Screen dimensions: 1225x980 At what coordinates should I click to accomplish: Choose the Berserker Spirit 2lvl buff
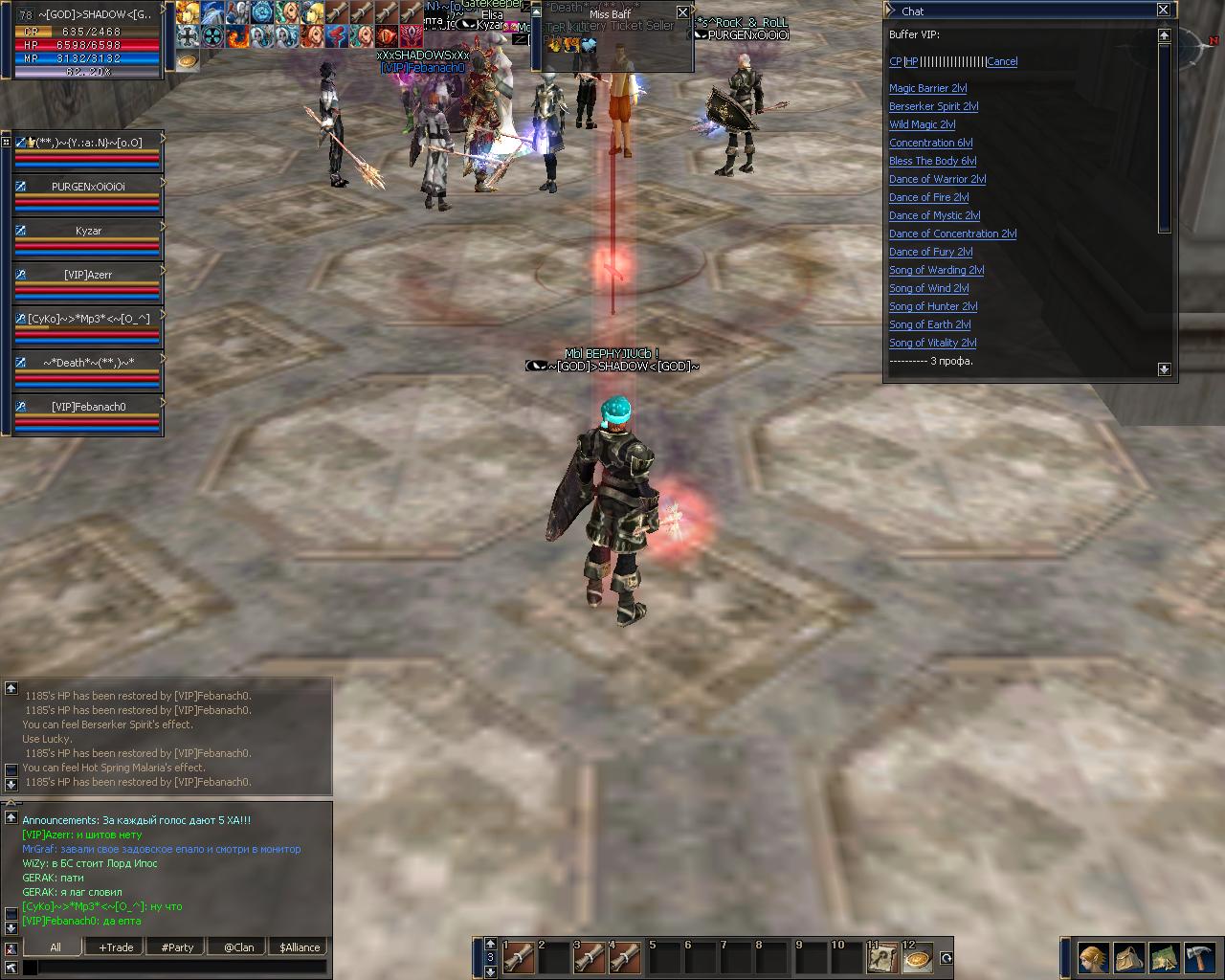pyautogui.click(x=933, y=106)
